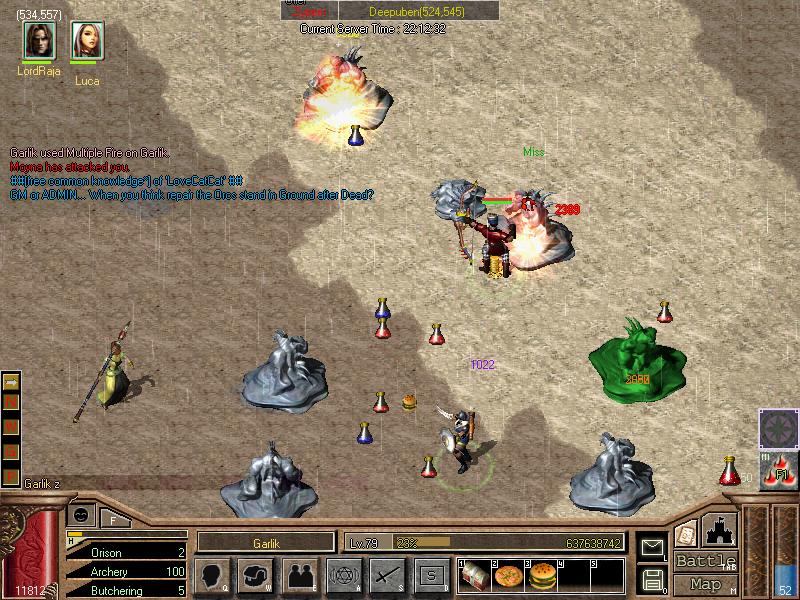800x600 pixels.
Task: Open the Map button
Action: pos(705,584)
